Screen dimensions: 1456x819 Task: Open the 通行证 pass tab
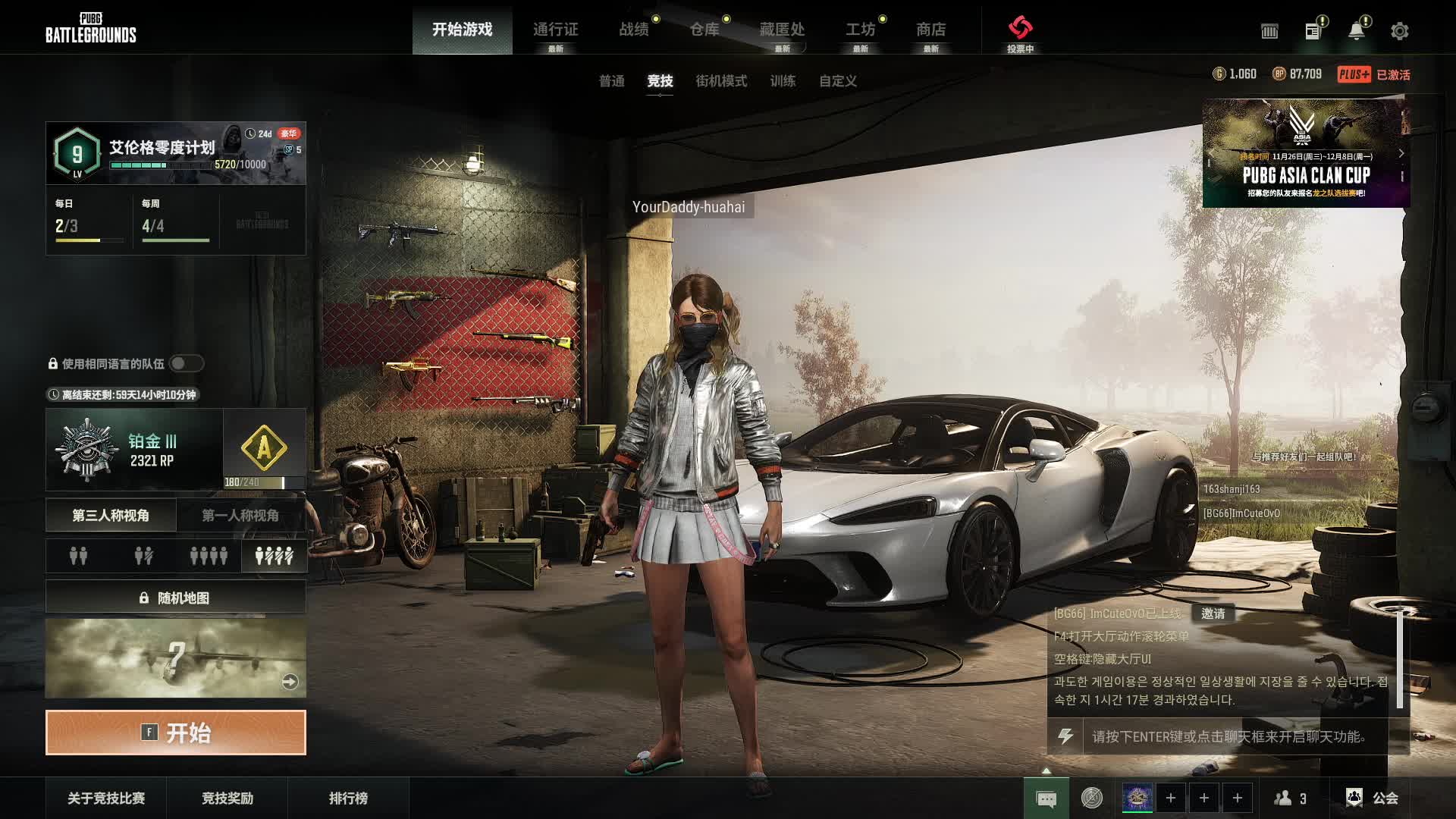(555, 30)
